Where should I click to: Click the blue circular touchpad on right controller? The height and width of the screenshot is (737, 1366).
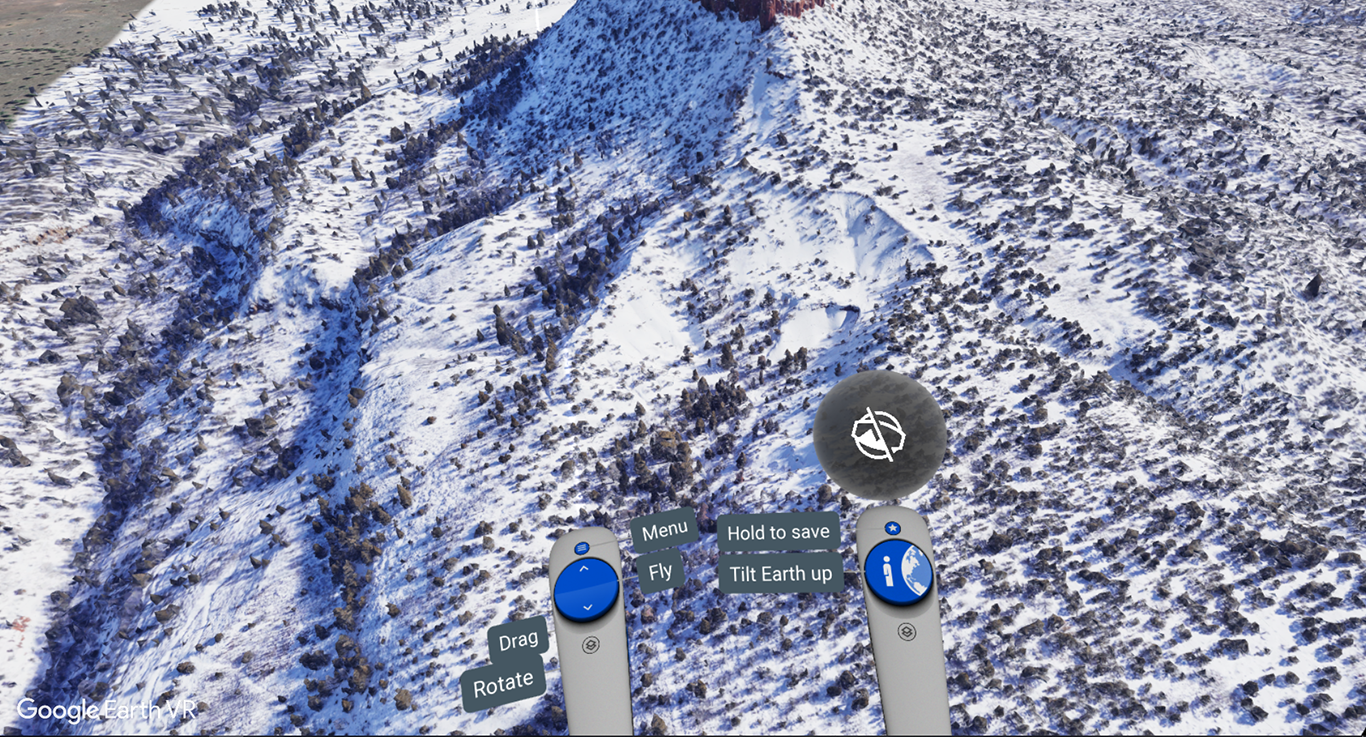(x=899, y=571)
